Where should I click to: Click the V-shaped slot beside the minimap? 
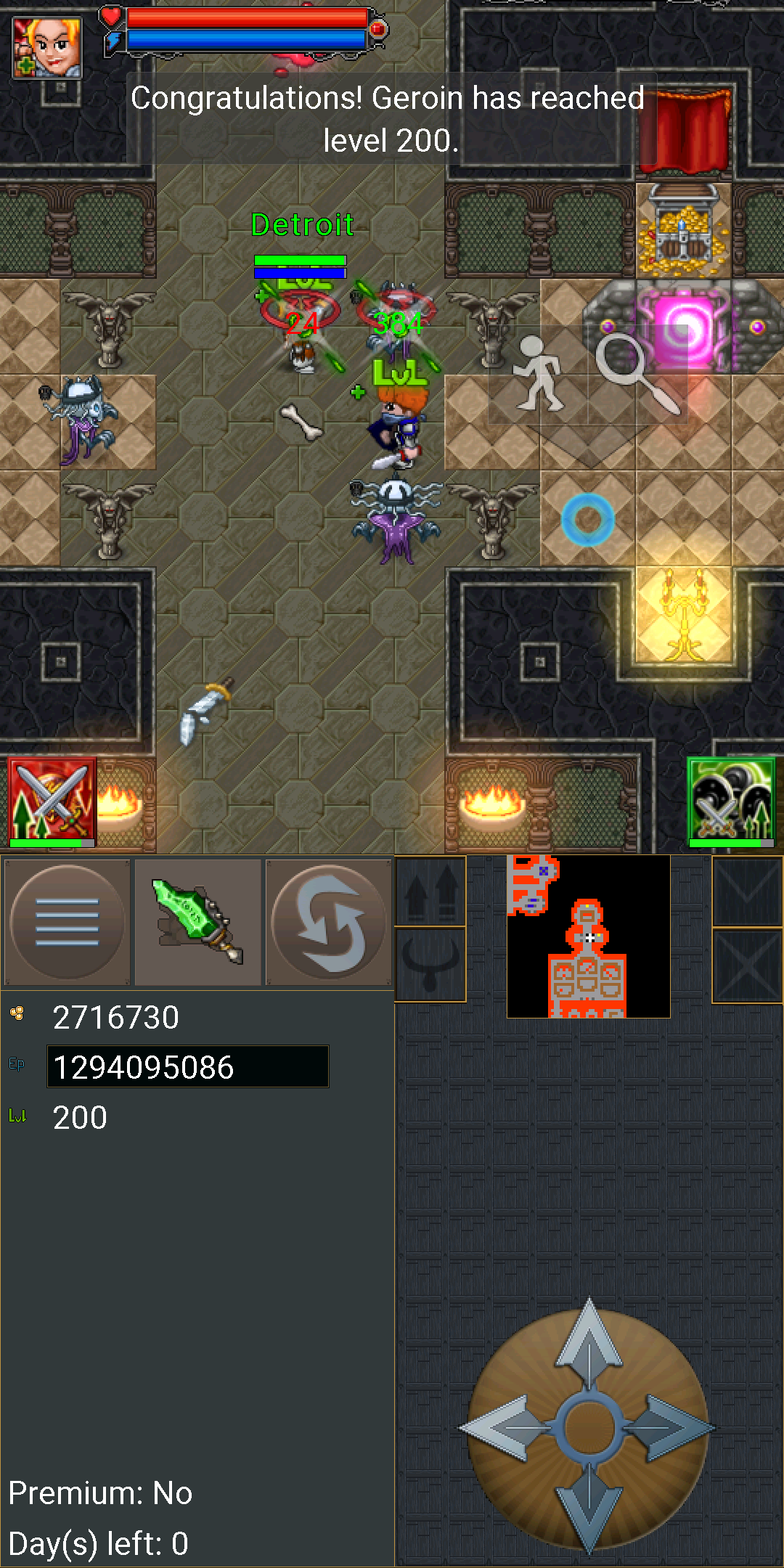click(x=747, y=891)
